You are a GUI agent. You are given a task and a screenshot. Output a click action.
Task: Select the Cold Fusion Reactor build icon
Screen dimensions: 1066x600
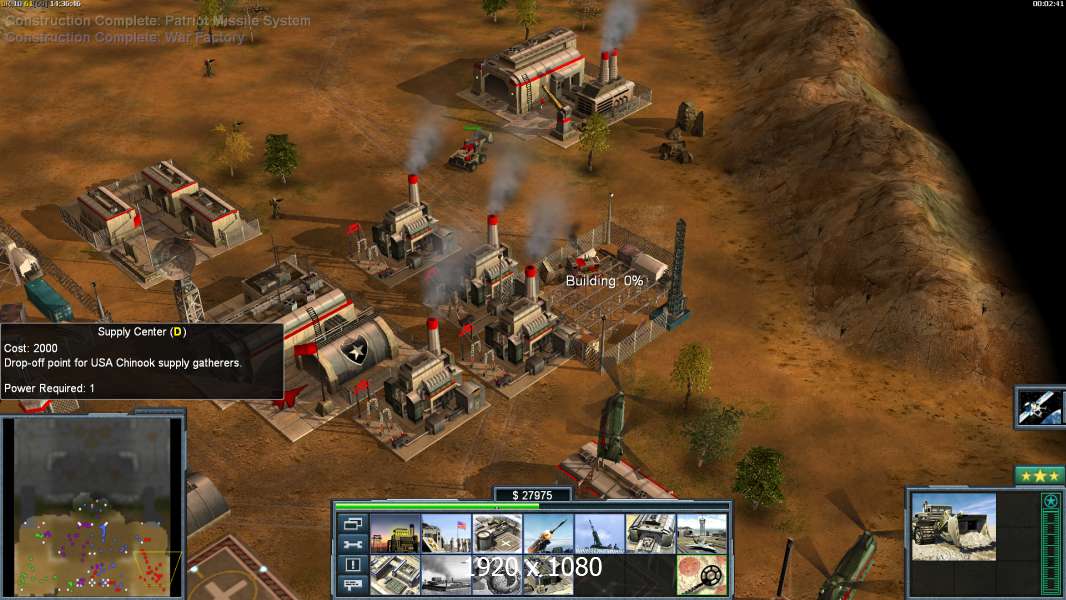pyautogui.click(x=395, y=534)
